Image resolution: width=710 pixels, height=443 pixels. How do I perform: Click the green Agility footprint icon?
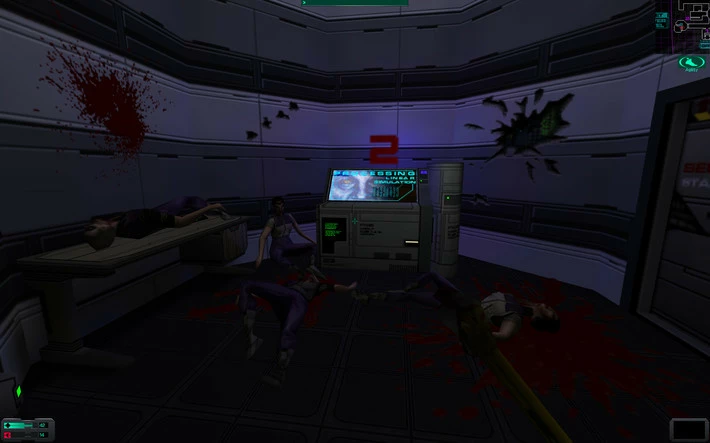(x=688, y=63)
